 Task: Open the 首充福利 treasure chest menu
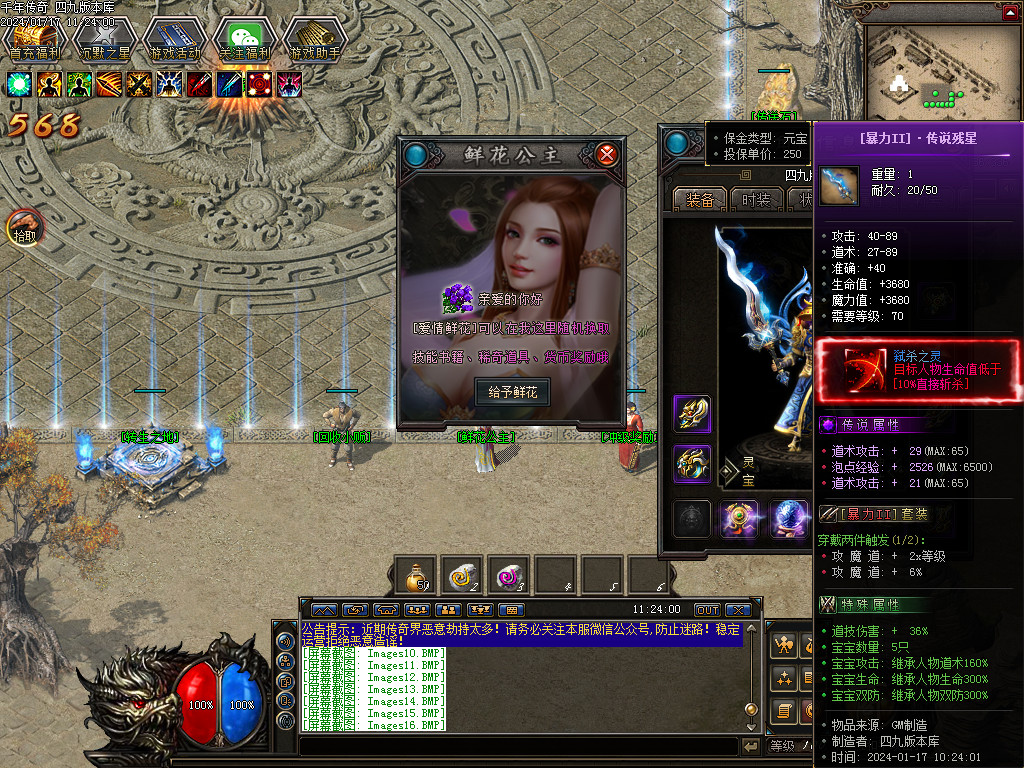(x=34, y=40)
